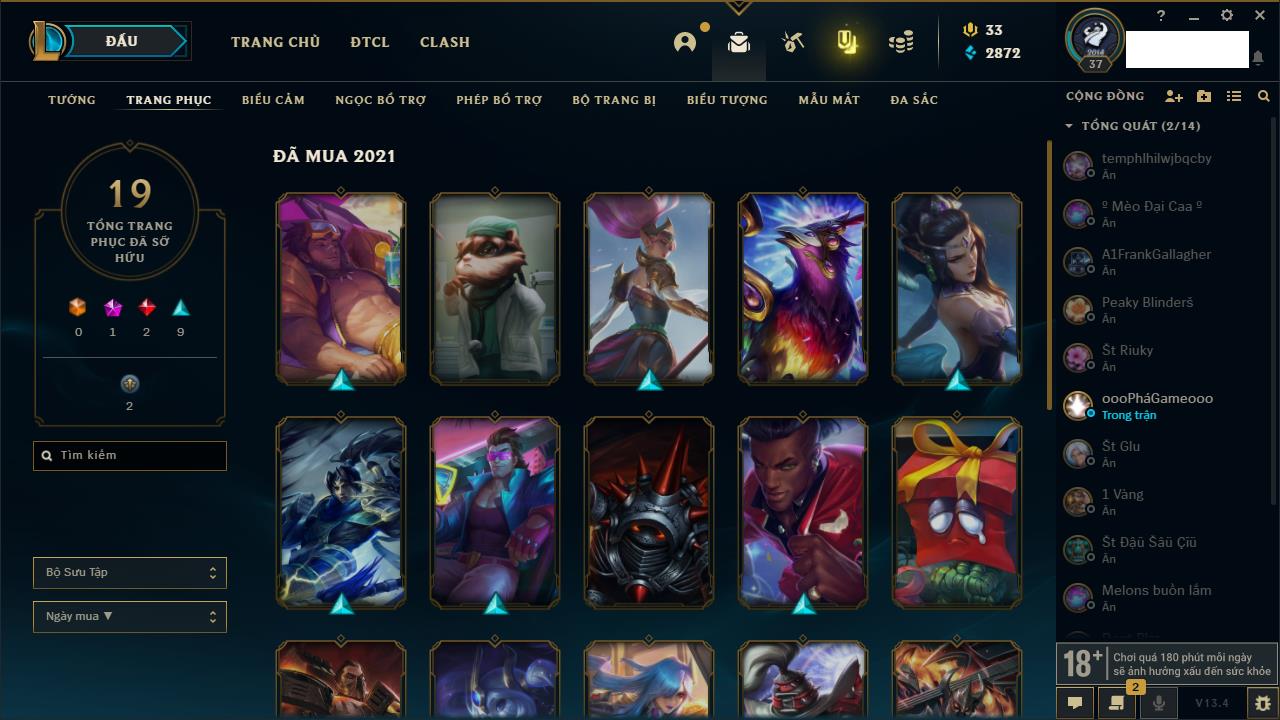
Task: Select the Teemo scientist skin card
Action: (x=495, y=288)
